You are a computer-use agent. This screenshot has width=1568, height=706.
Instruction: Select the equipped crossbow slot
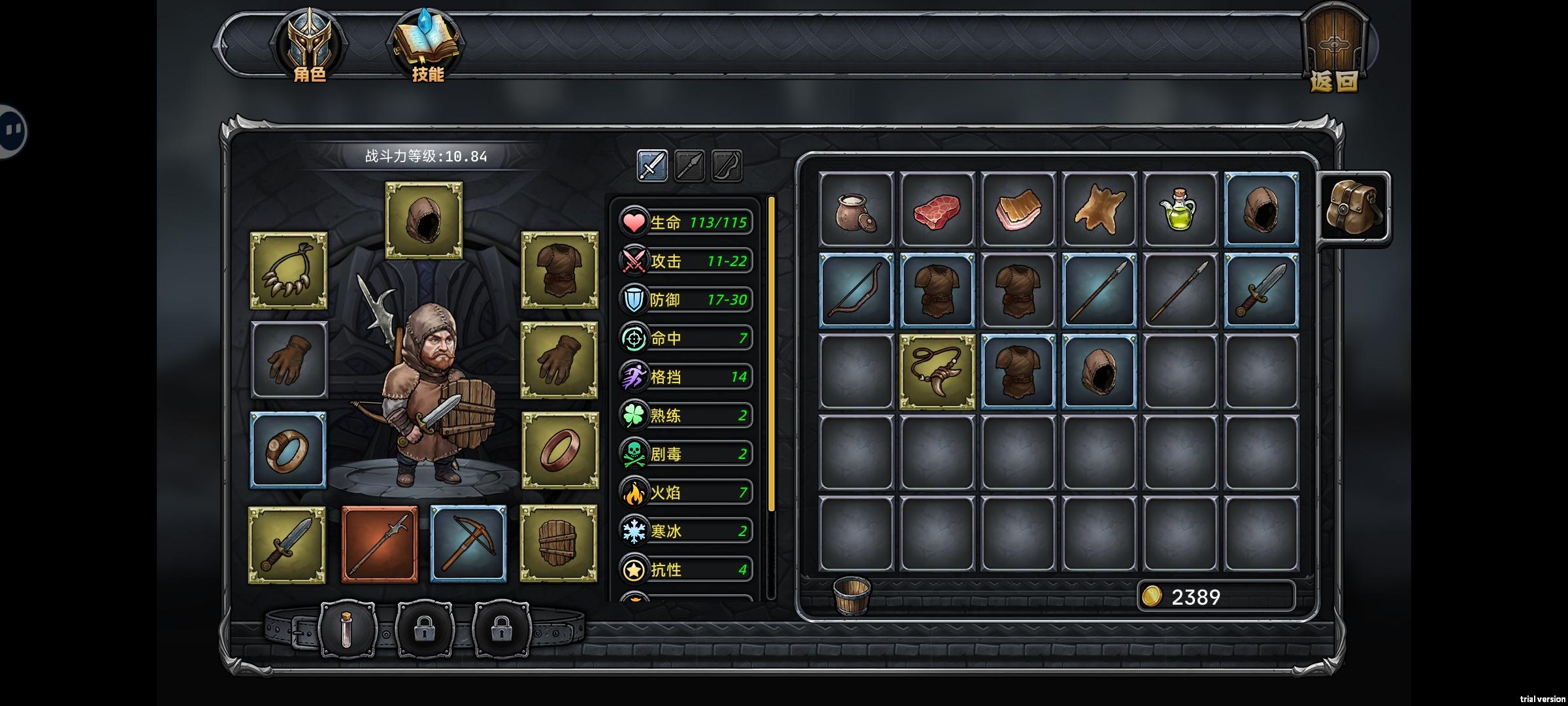(468, 544)
